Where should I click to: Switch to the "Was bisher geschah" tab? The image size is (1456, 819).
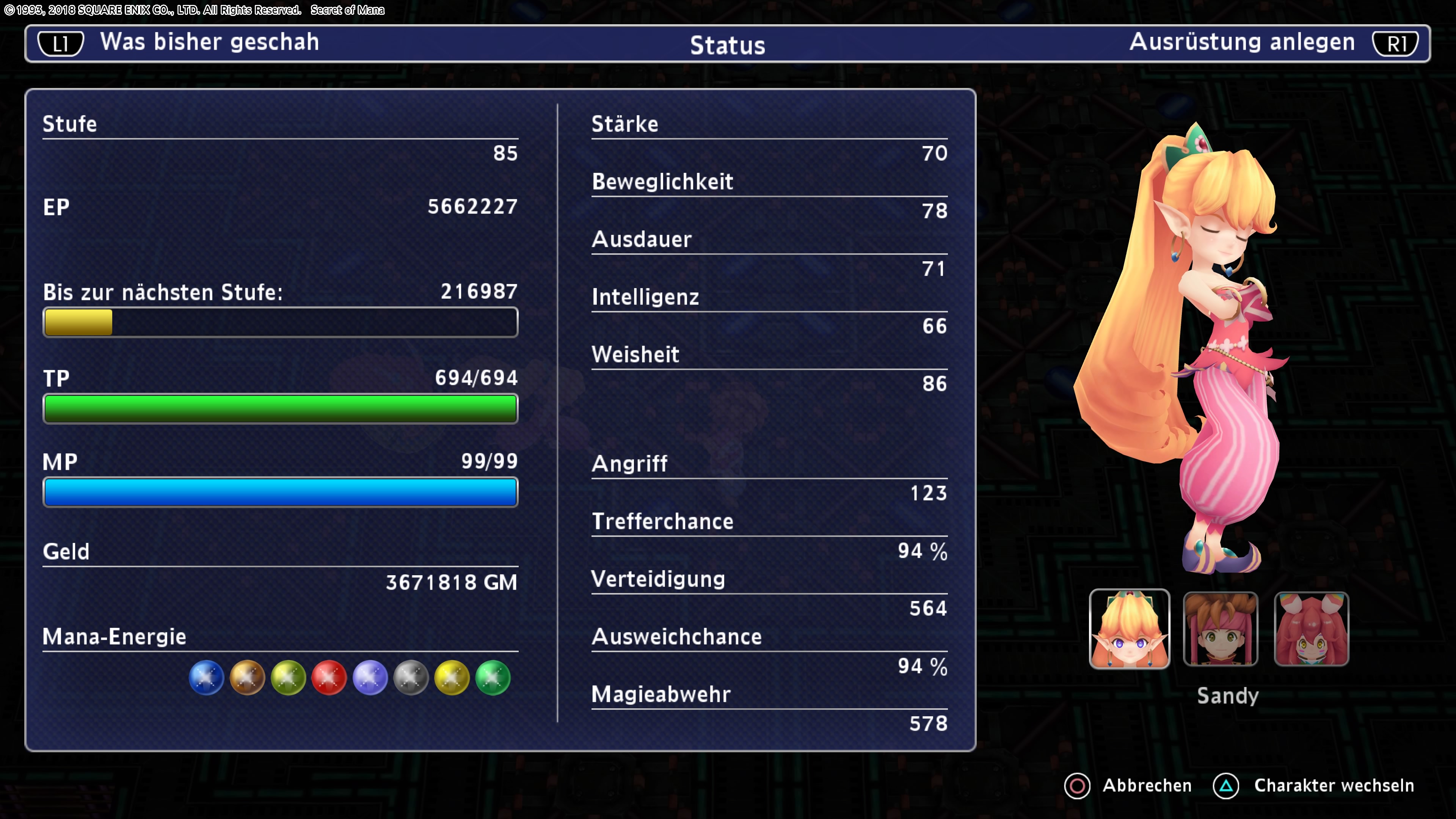click(209, 42)
